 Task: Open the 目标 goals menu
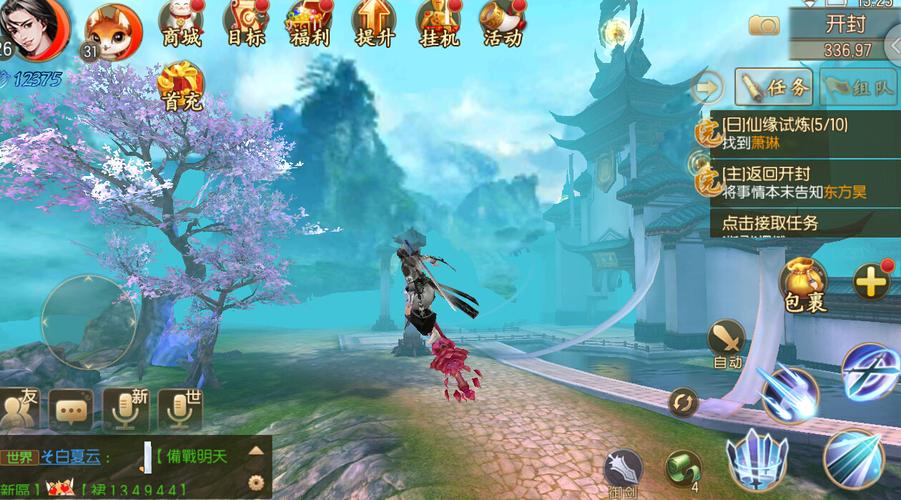click(x=245, y=24)
